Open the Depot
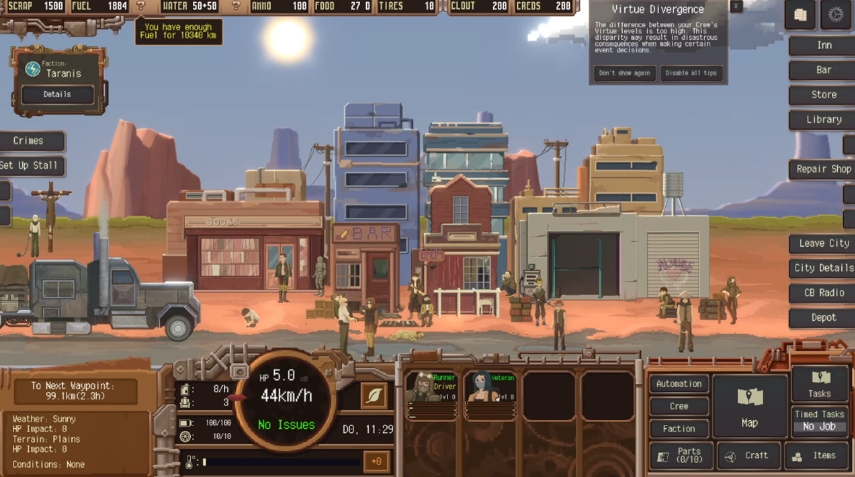The image size is (855, 477). click(823, 318)
